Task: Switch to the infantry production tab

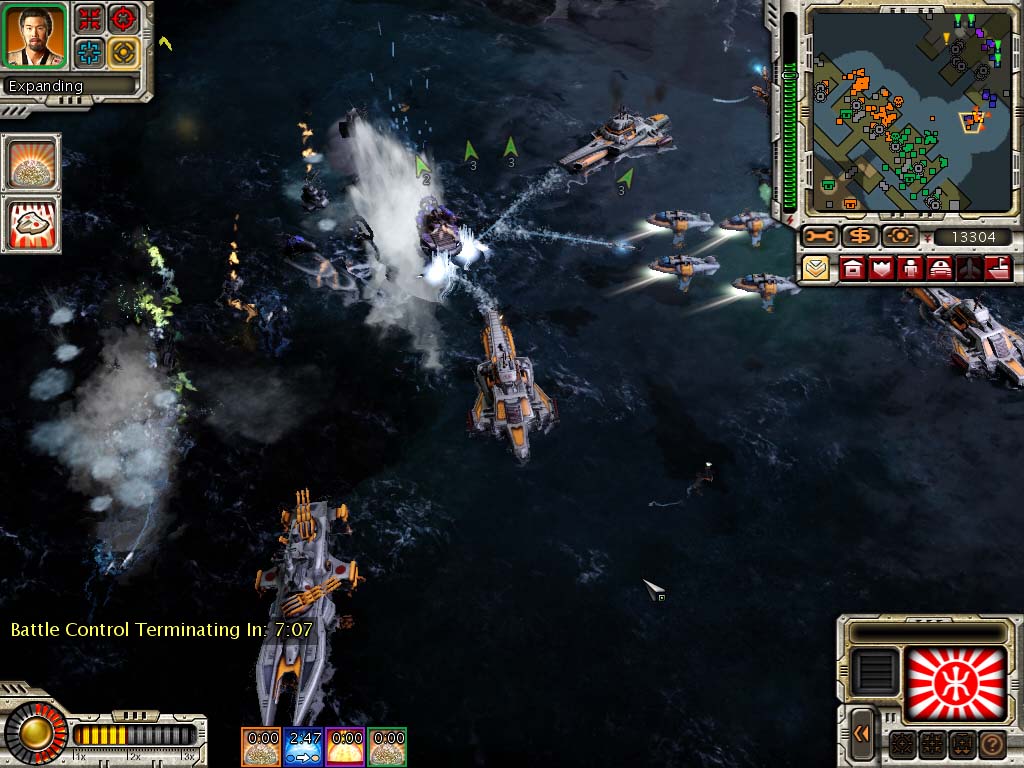Action: click(x=911, y=268)
